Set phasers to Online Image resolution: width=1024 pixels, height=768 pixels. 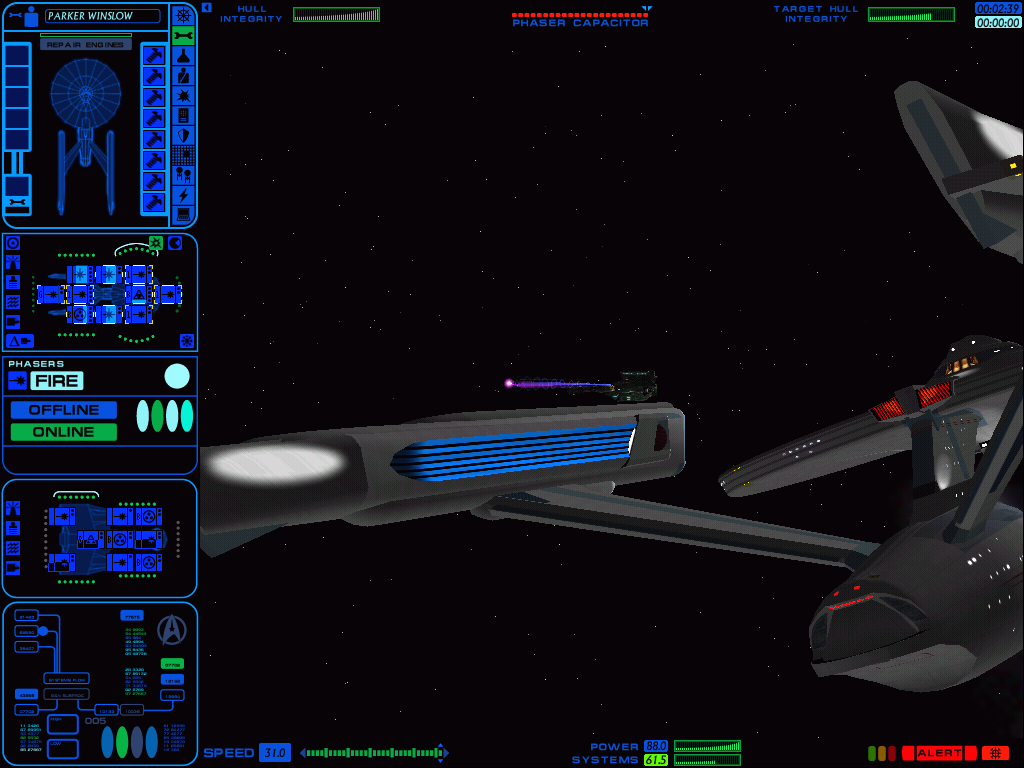tap(64, 432)
